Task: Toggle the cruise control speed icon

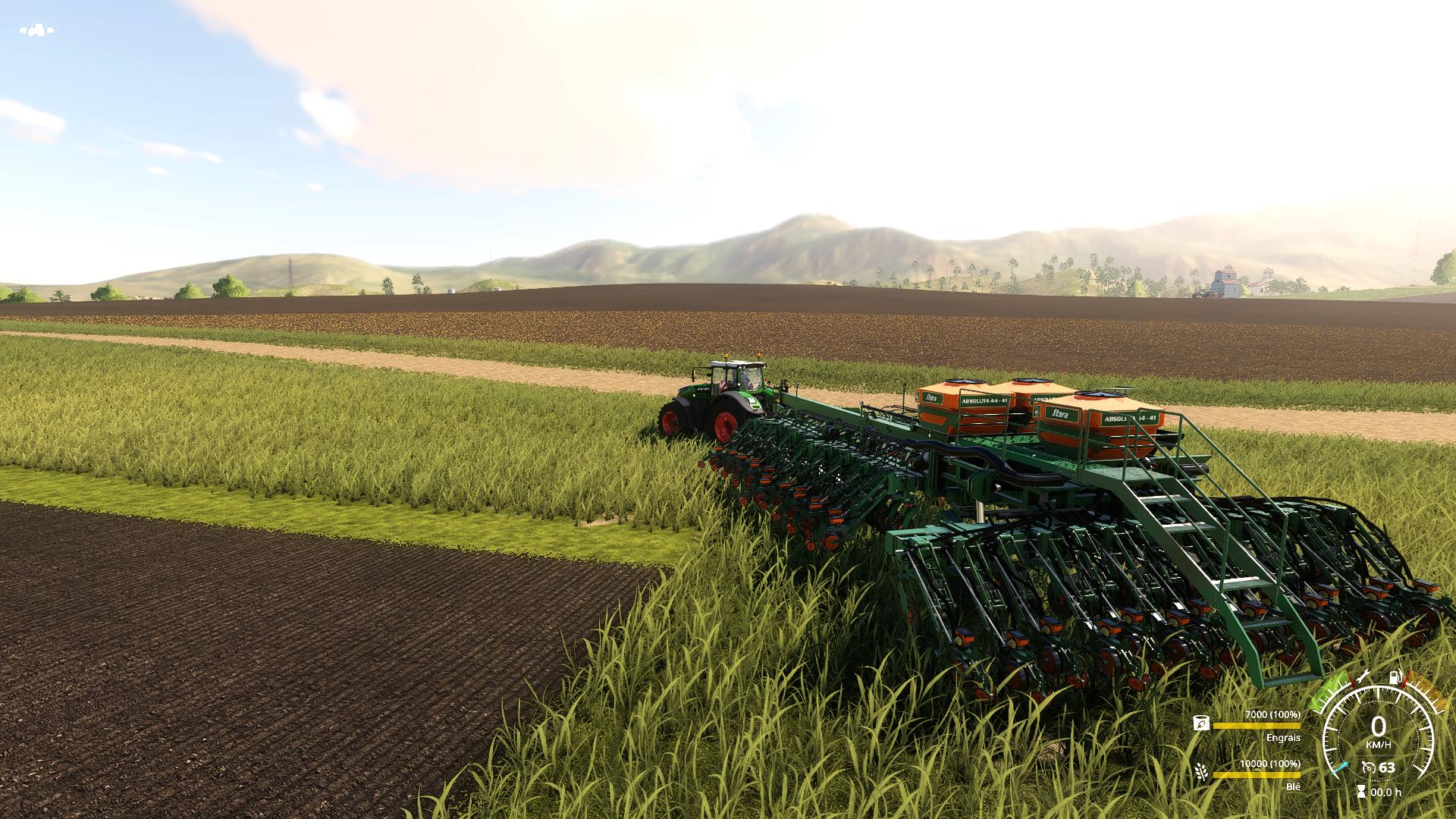Action: point(1368,768)
